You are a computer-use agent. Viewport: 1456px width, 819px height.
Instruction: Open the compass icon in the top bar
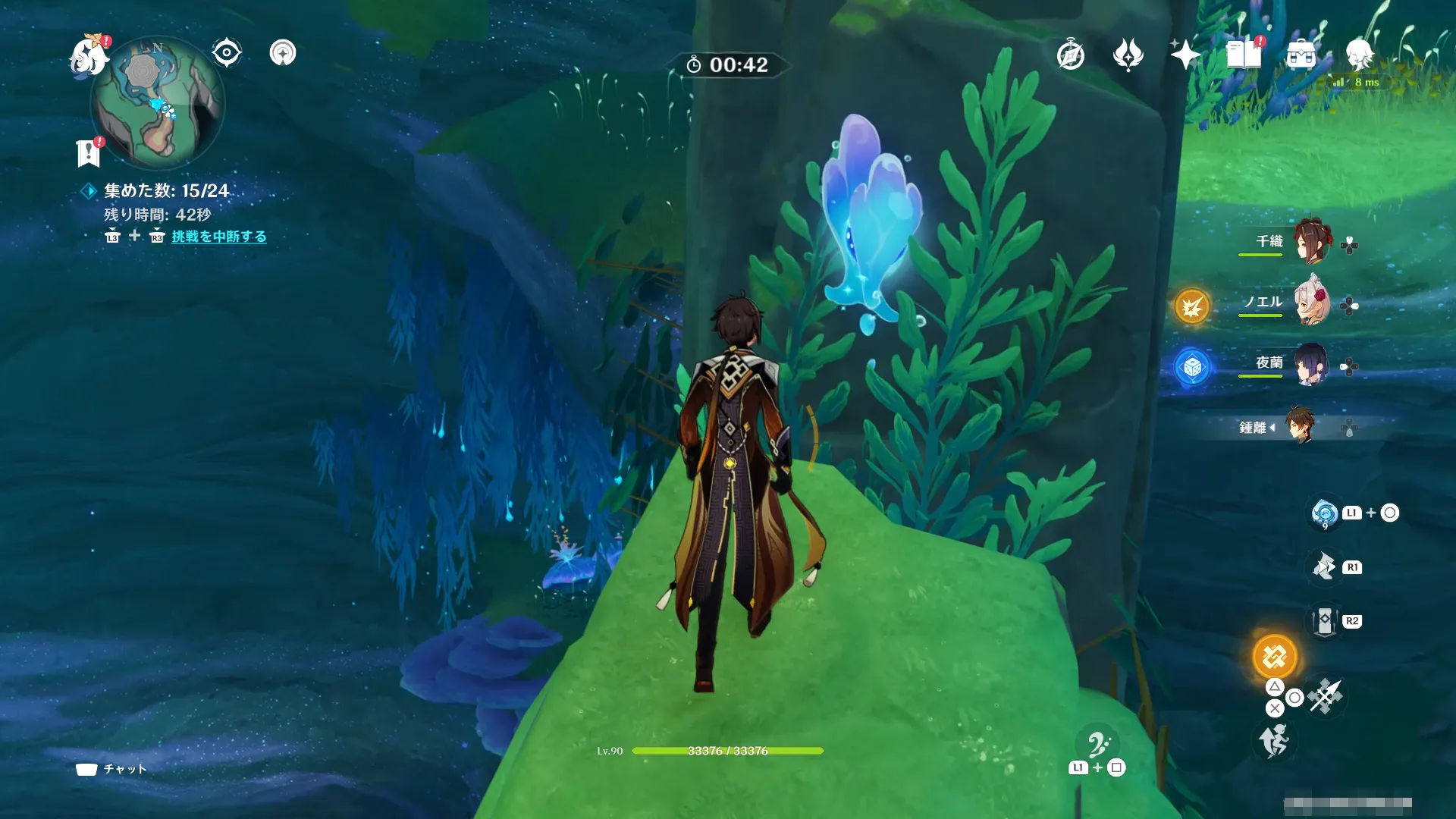1070,55
